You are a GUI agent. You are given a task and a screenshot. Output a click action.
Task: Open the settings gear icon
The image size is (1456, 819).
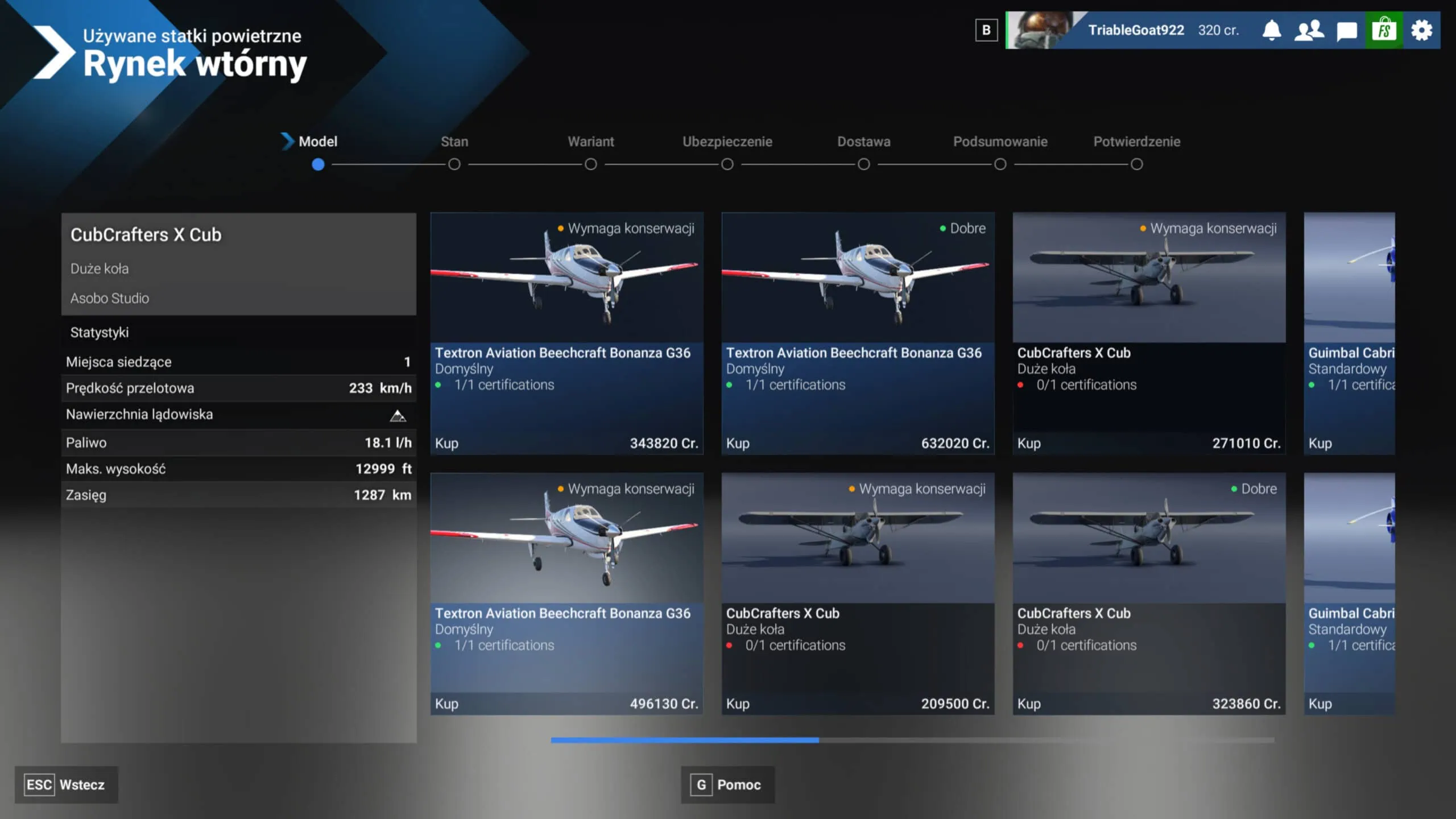click(x=1421, y=30)
